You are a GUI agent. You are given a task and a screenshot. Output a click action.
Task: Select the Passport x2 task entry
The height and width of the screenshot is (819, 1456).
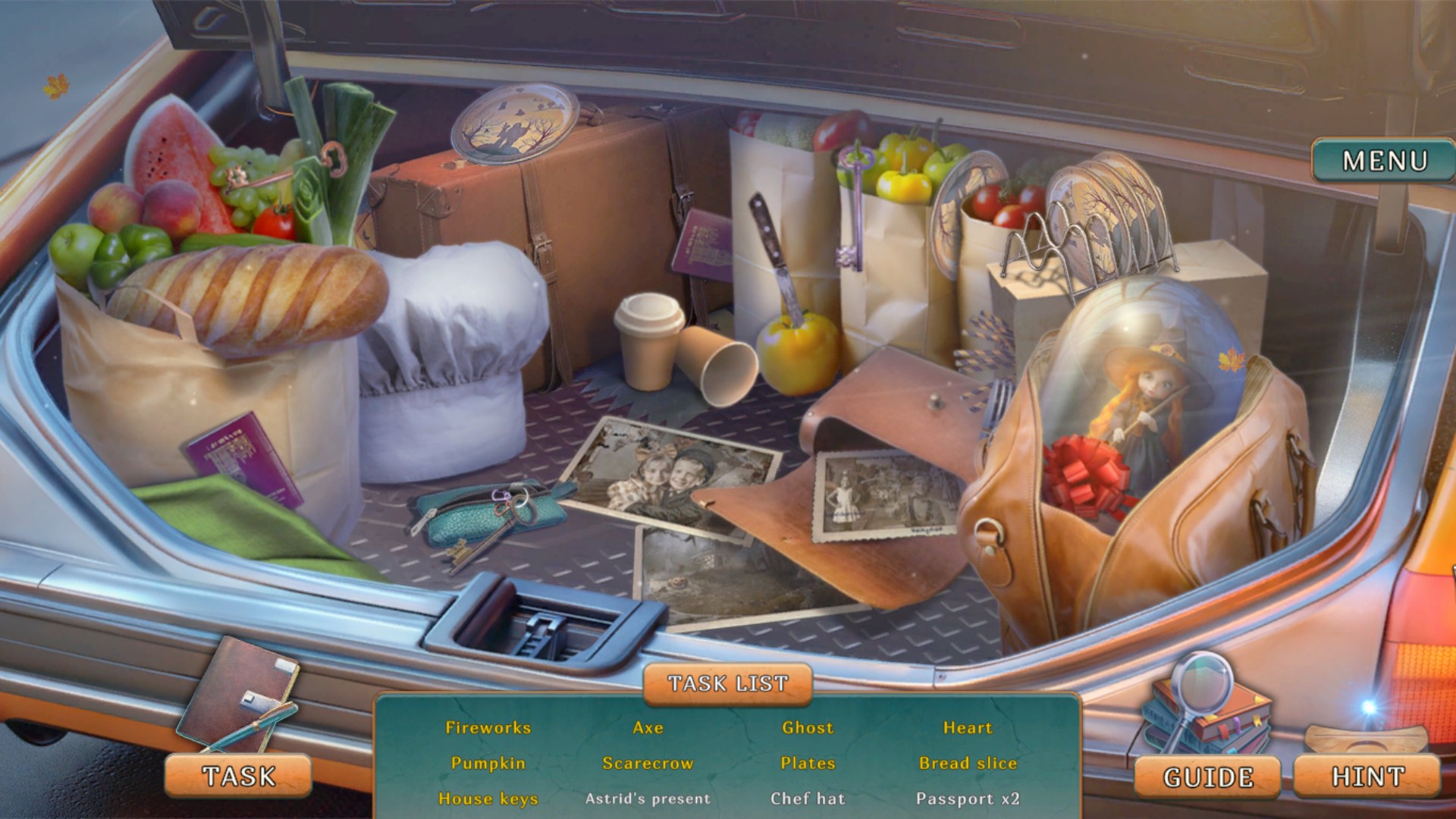click(968, 799)
